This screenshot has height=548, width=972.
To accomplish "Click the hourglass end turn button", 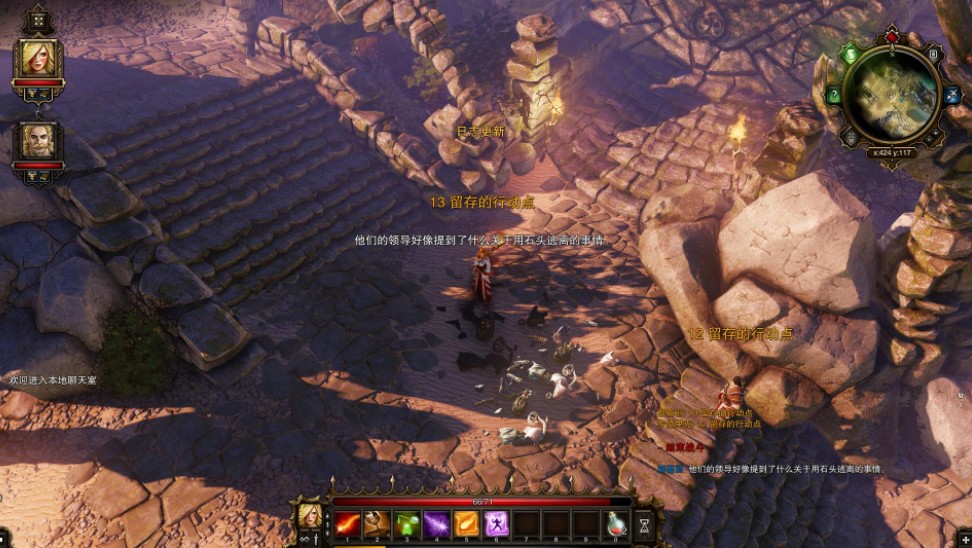I will pyautogui.click(x=645, y=522).
